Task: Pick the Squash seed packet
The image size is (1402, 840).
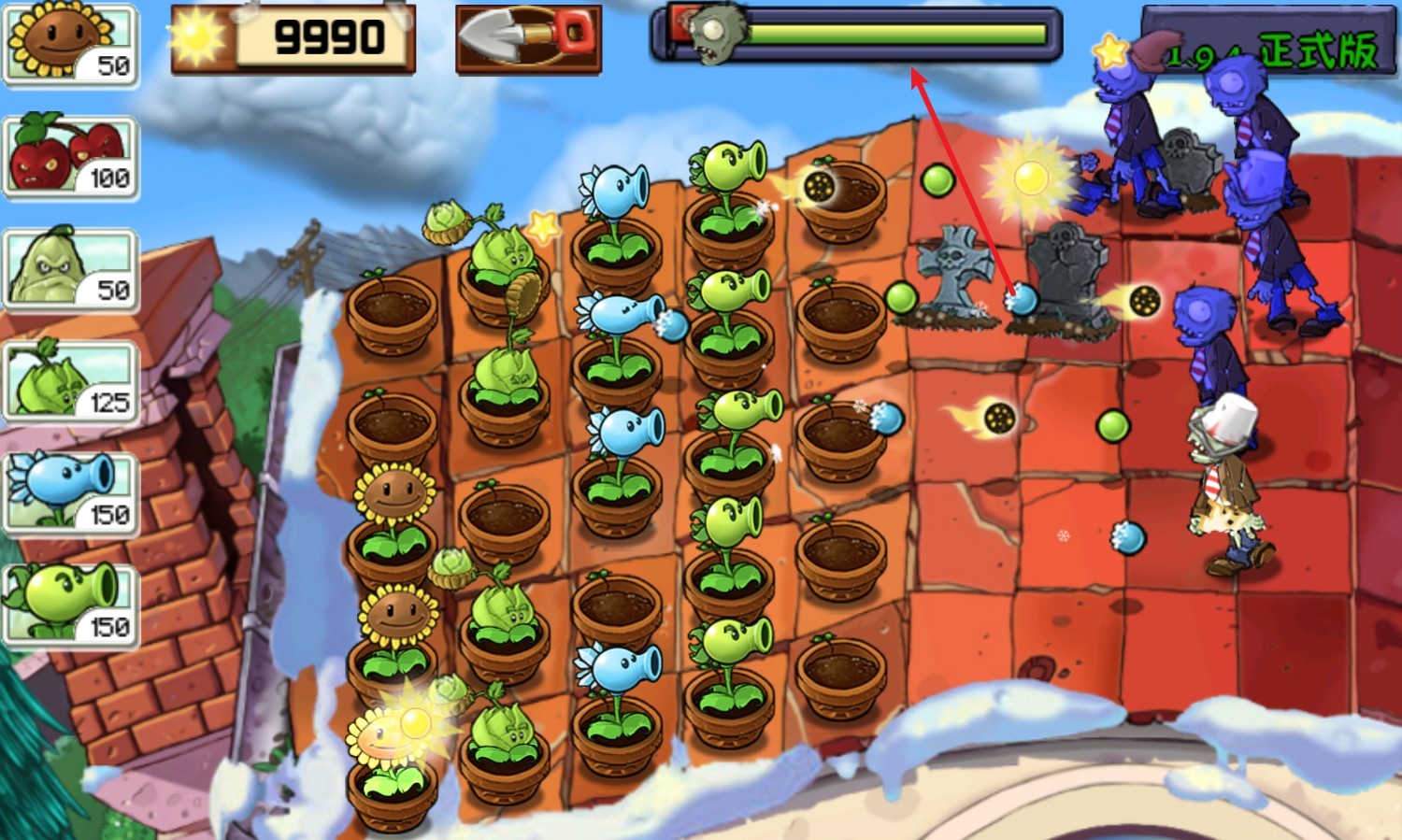Action: [71, 269]
